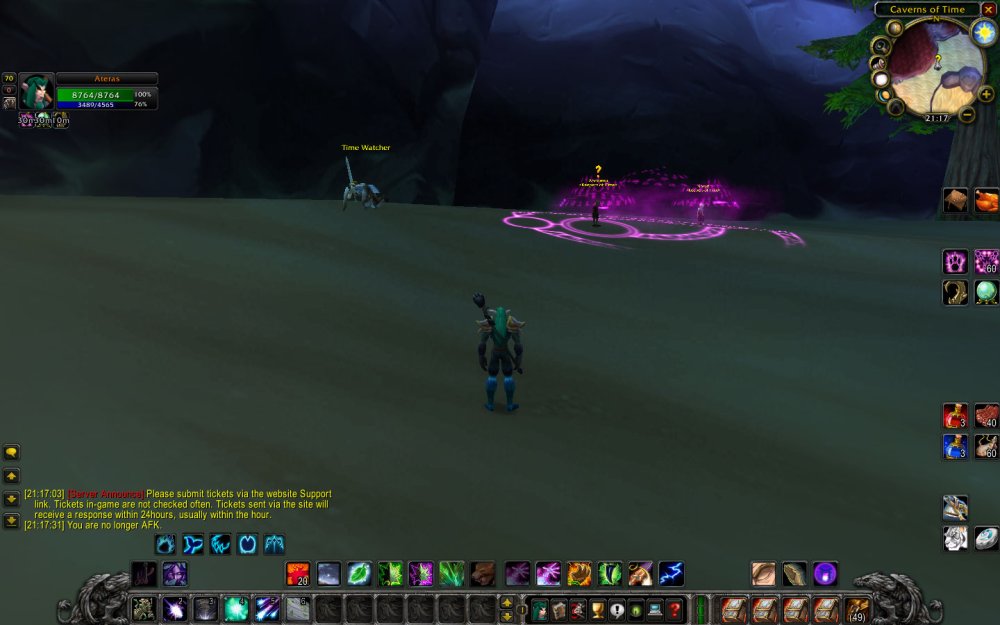Activate the purple paw ability
Viewport: 1000px width, 625px height.
click(956, 261)
